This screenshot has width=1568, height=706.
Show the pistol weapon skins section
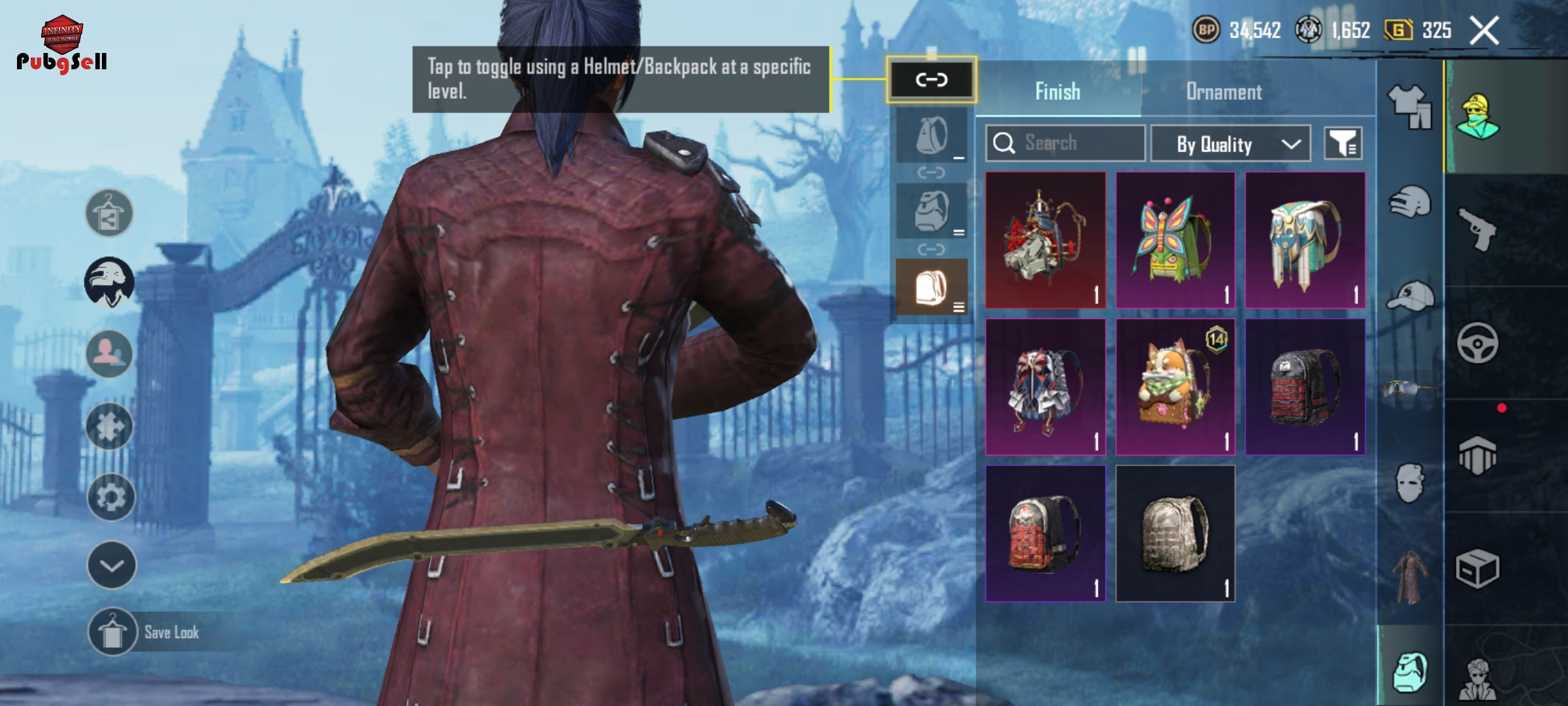click(1478, 229)
